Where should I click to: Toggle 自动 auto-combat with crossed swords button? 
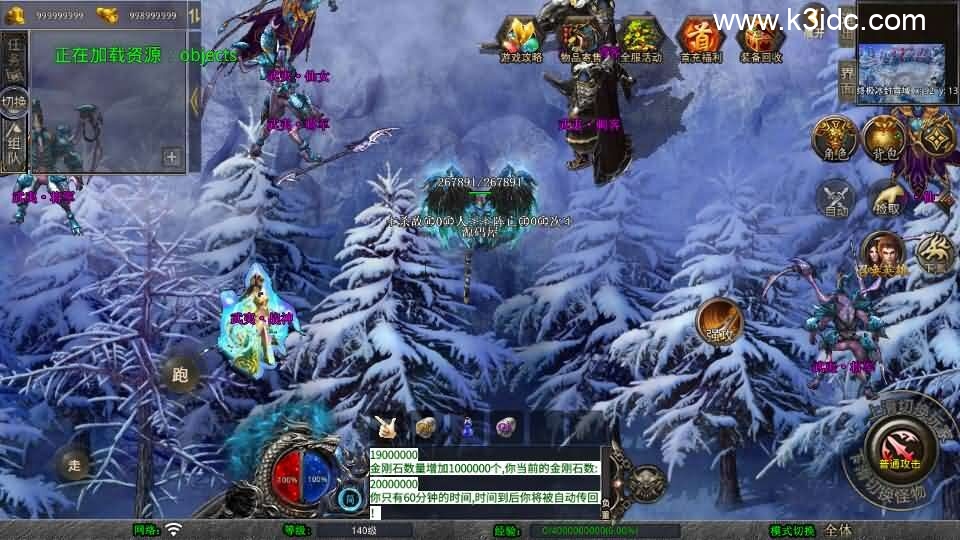pyautogui.click(x=836, y=198)
